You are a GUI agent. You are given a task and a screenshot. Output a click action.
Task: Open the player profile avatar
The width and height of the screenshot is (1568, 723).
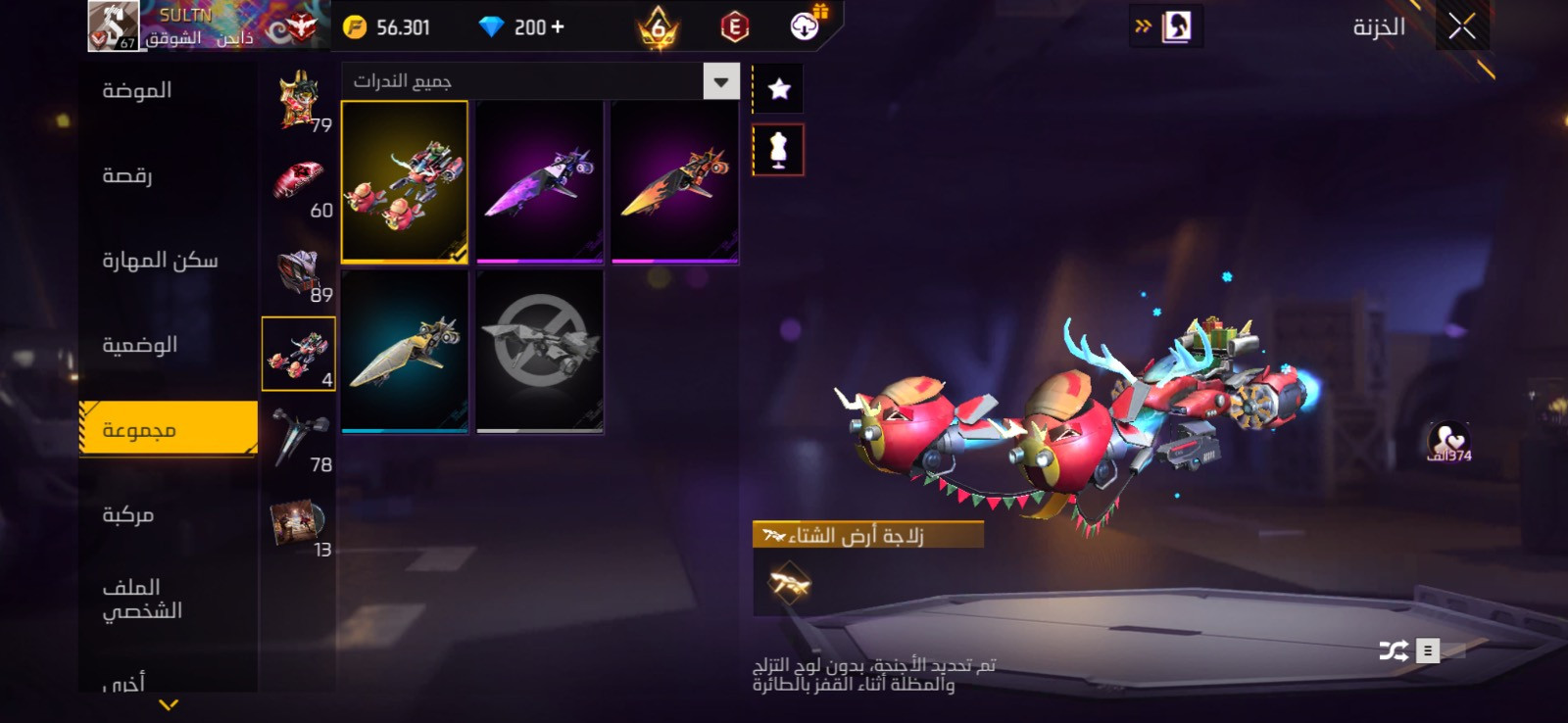[113, 25]
